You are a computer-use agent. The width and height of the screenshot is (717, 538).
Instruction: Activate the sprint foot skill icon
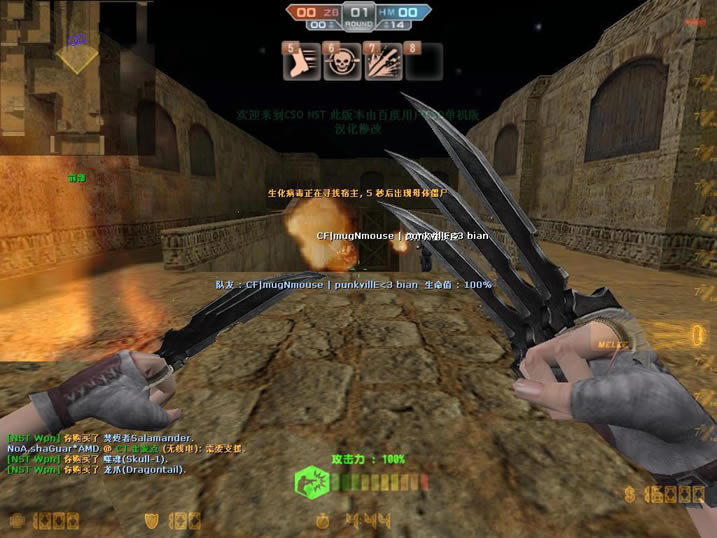tap(301, 61)
